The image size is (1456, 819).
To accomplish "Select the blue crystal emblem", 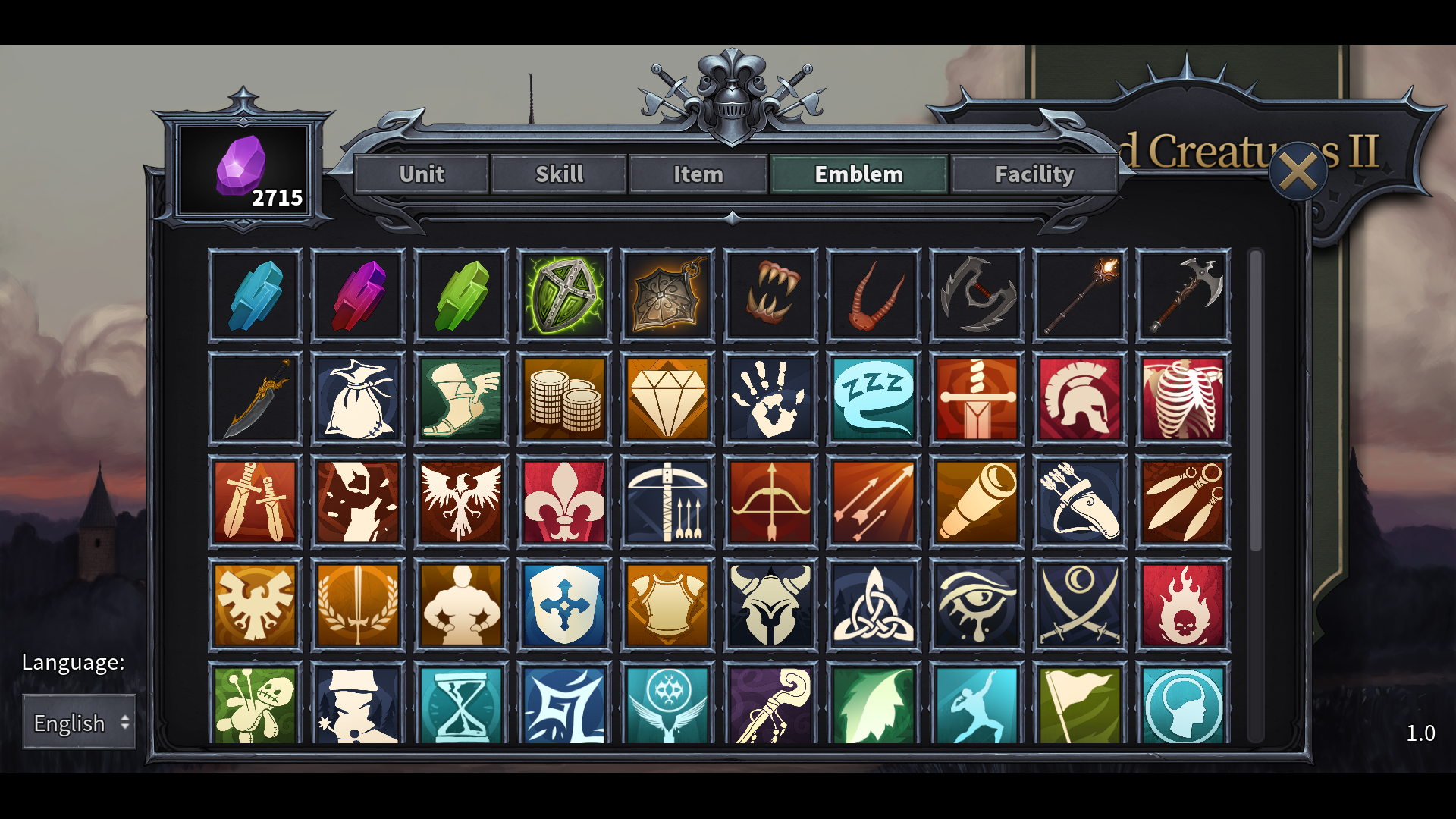I will pyautogui.click(x=255, y=295).
